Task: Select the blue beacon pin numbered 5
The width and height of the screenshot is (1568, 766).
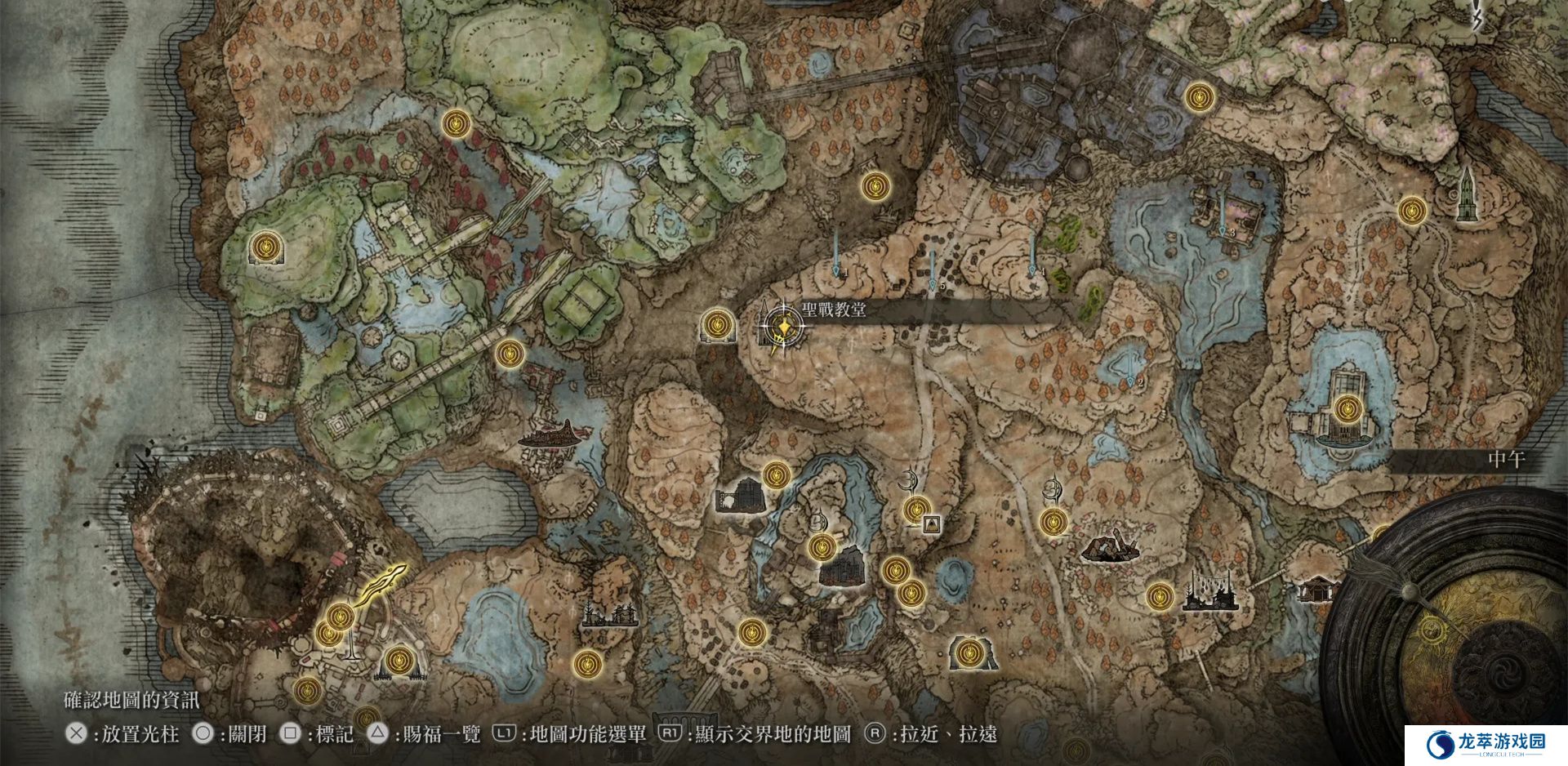Action: click(933, 269)
